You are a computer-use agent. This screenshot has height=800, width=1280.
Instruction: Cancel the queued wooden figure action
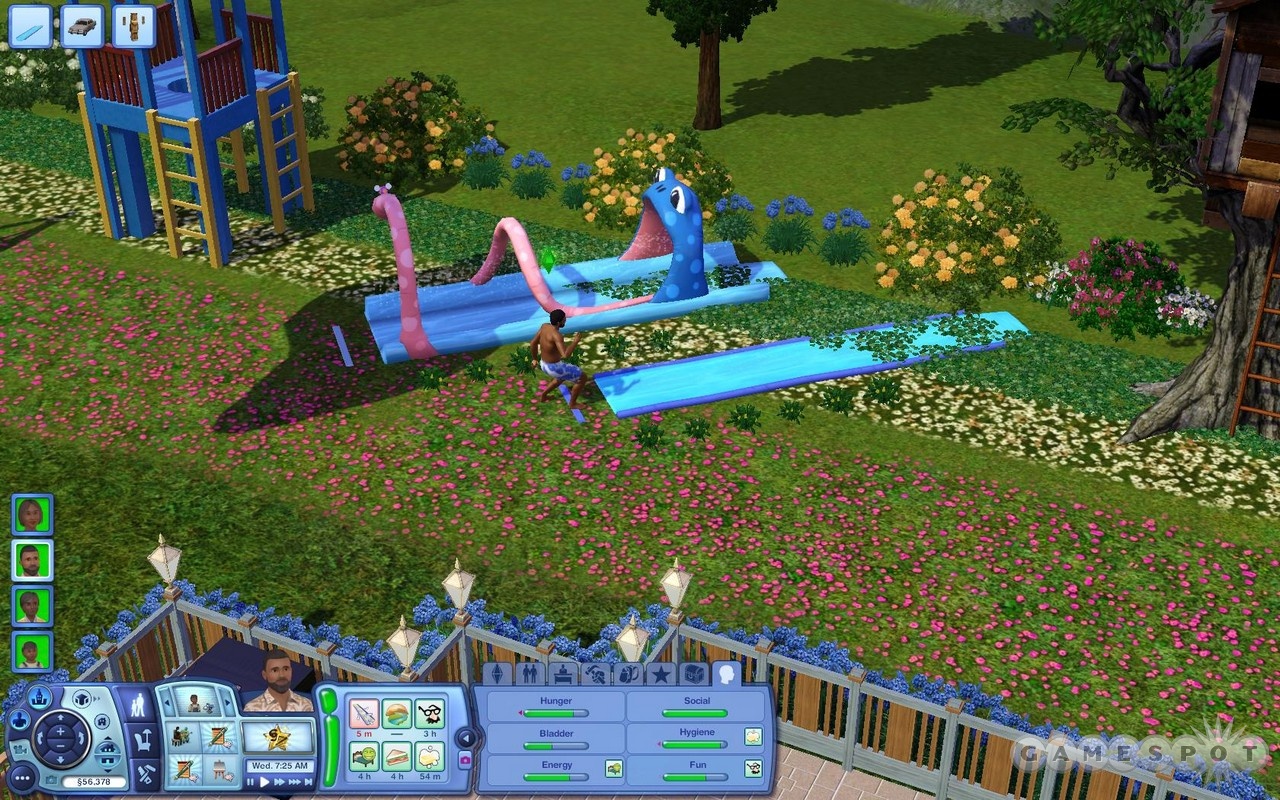pos(134,26)
